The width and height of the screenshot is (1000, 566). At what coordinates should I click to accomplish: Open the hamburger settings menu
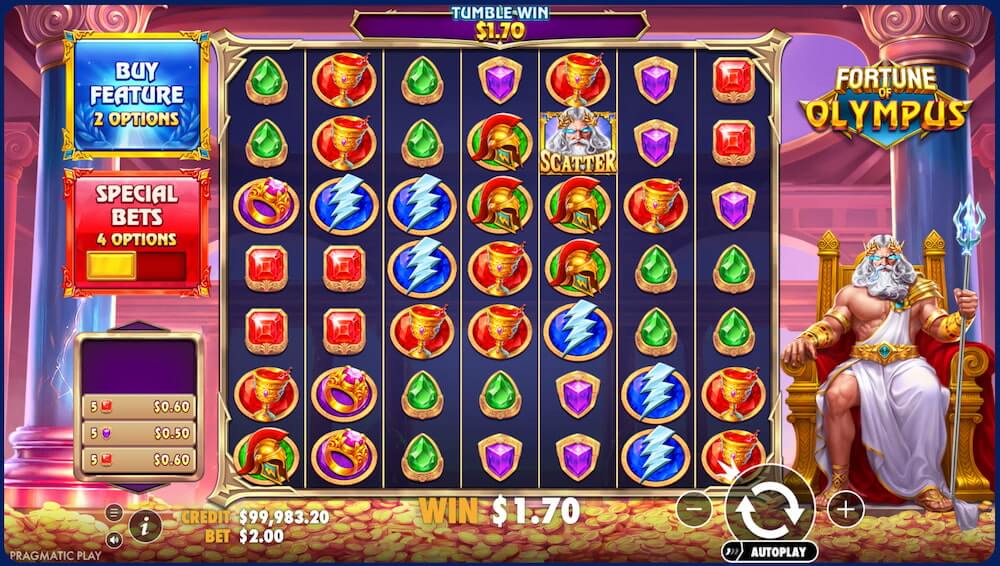click(114, 513)
